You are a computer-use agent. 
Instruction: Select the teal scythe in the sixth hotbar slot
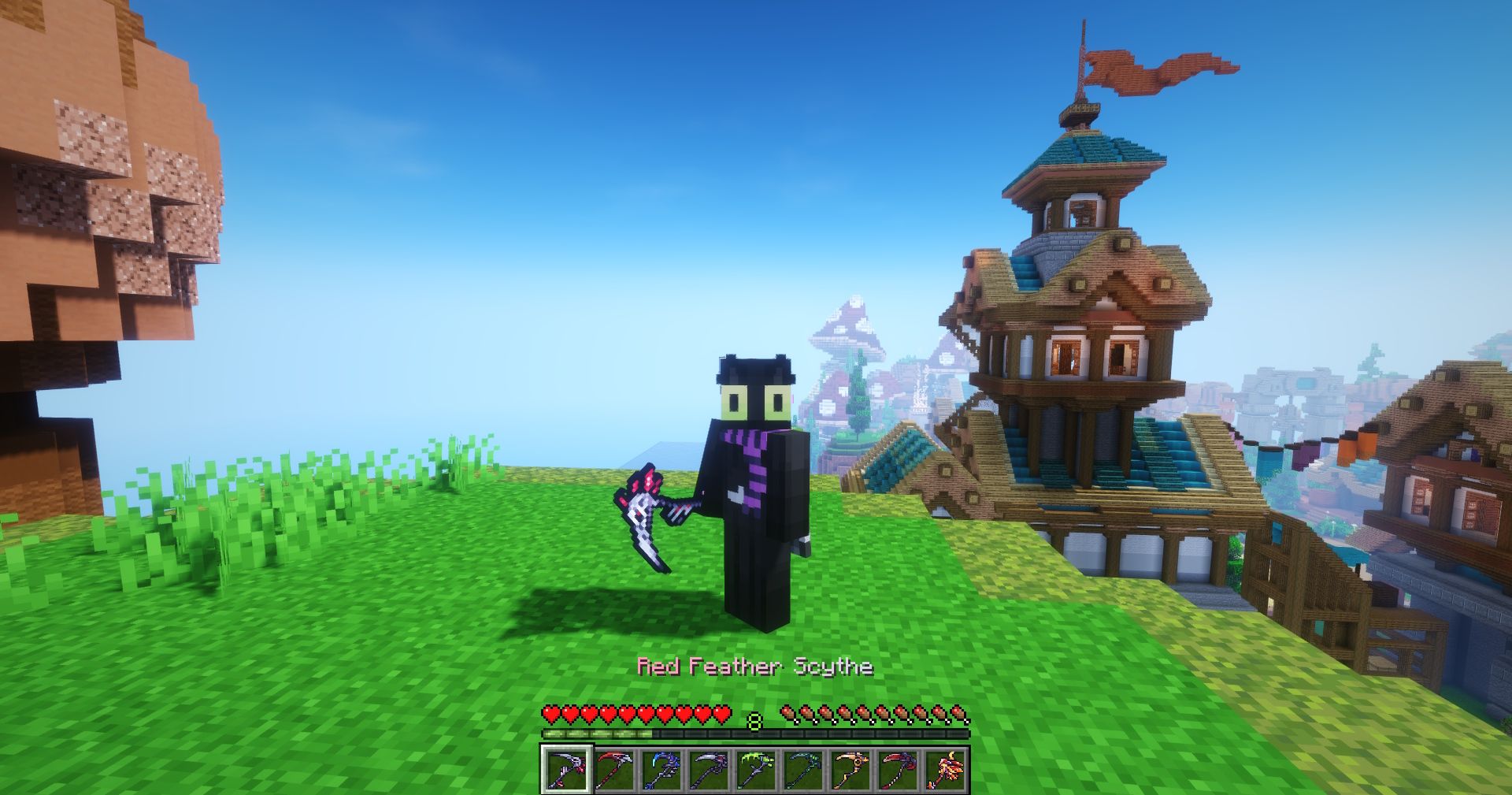tap(805, 768)
